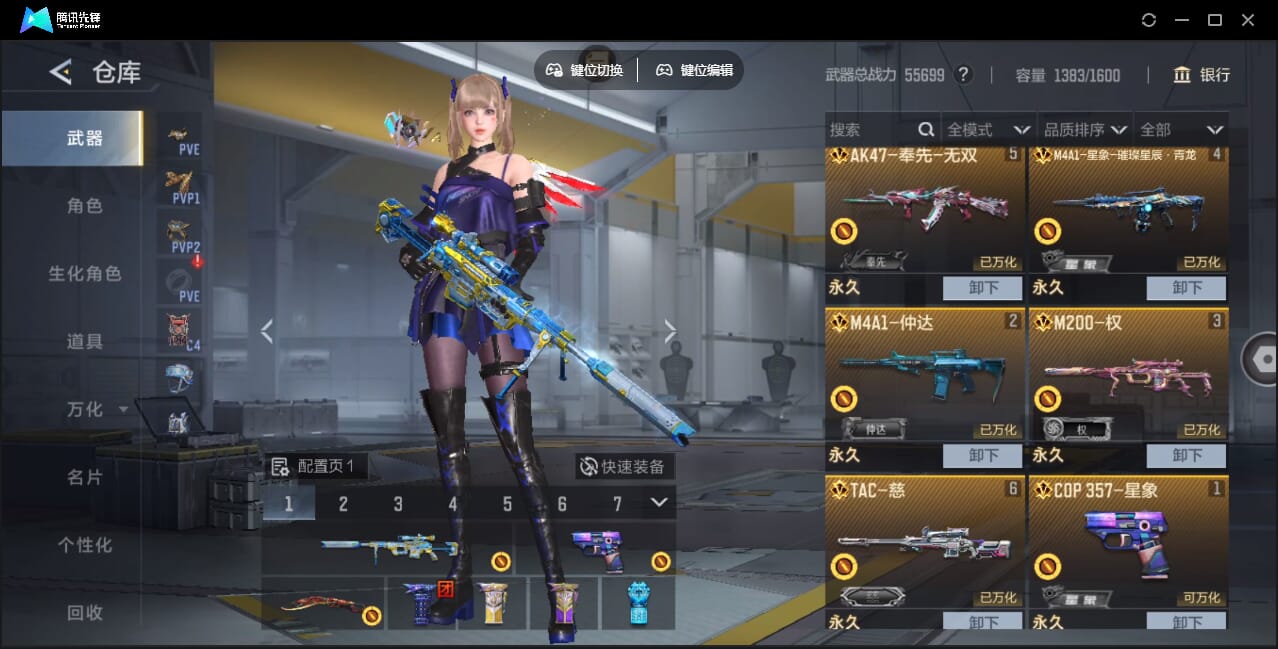The width and height of the screenshot is (1278, 649).
Task: Switch to the 角色 category tab
Action: [84, 206]
